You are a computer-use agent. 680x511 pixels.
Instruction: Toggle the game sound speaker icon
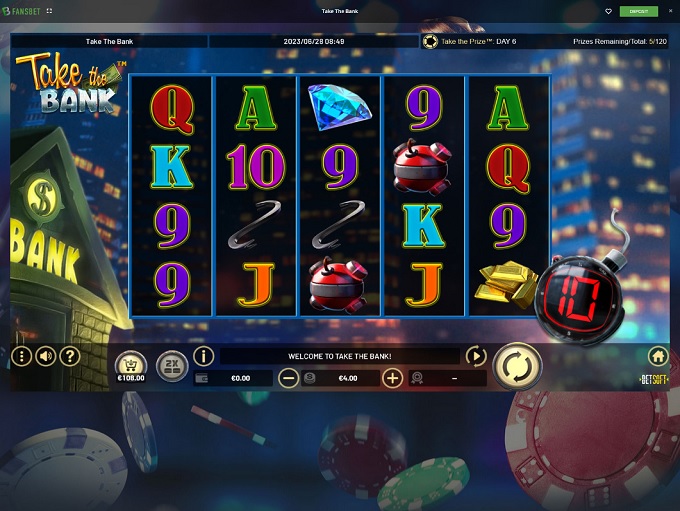pyautogui.click(x=45, y=356)
